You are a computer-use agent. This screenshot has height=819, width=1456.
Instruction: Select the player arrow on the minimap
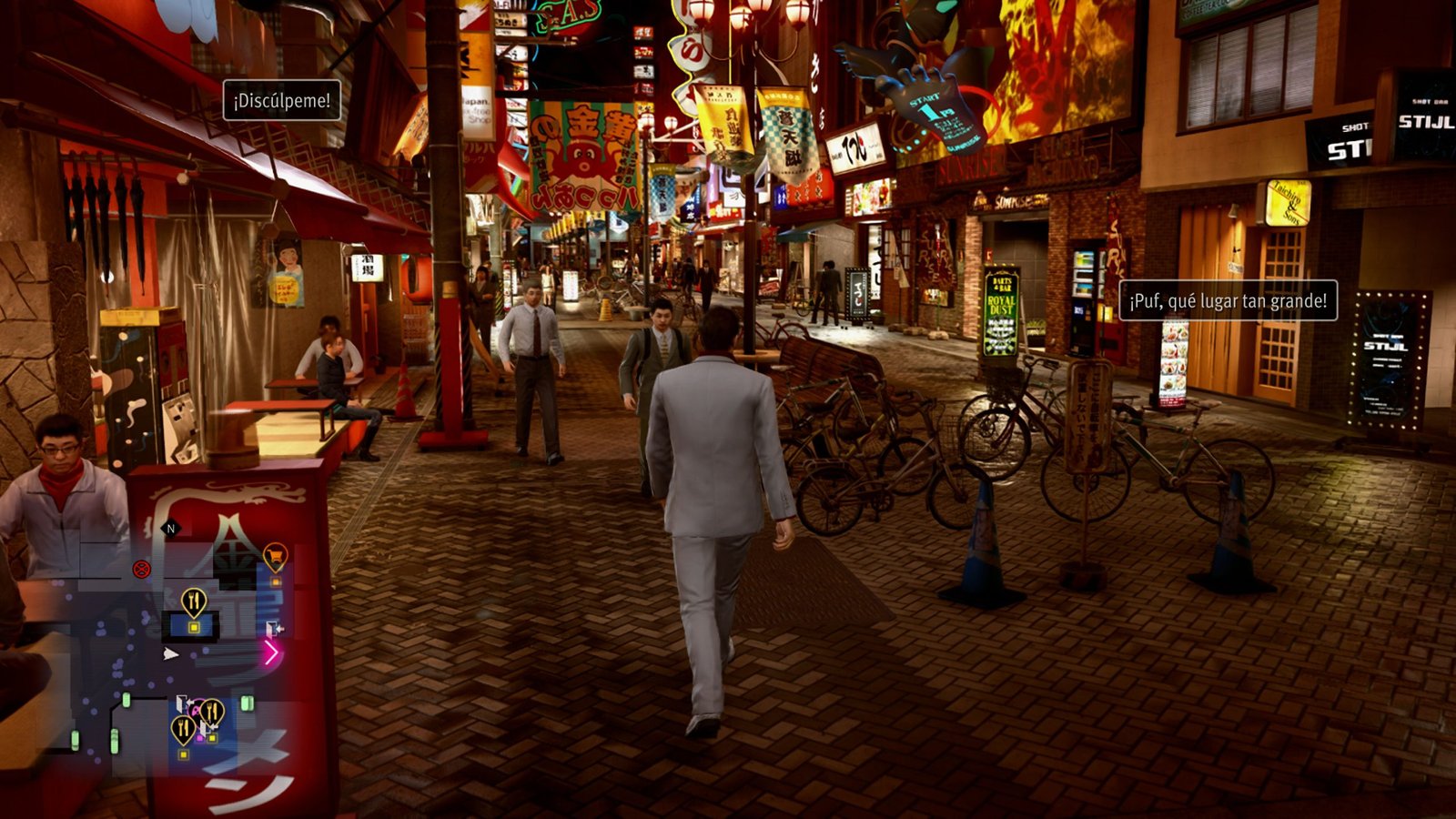[x=172, y=654]
